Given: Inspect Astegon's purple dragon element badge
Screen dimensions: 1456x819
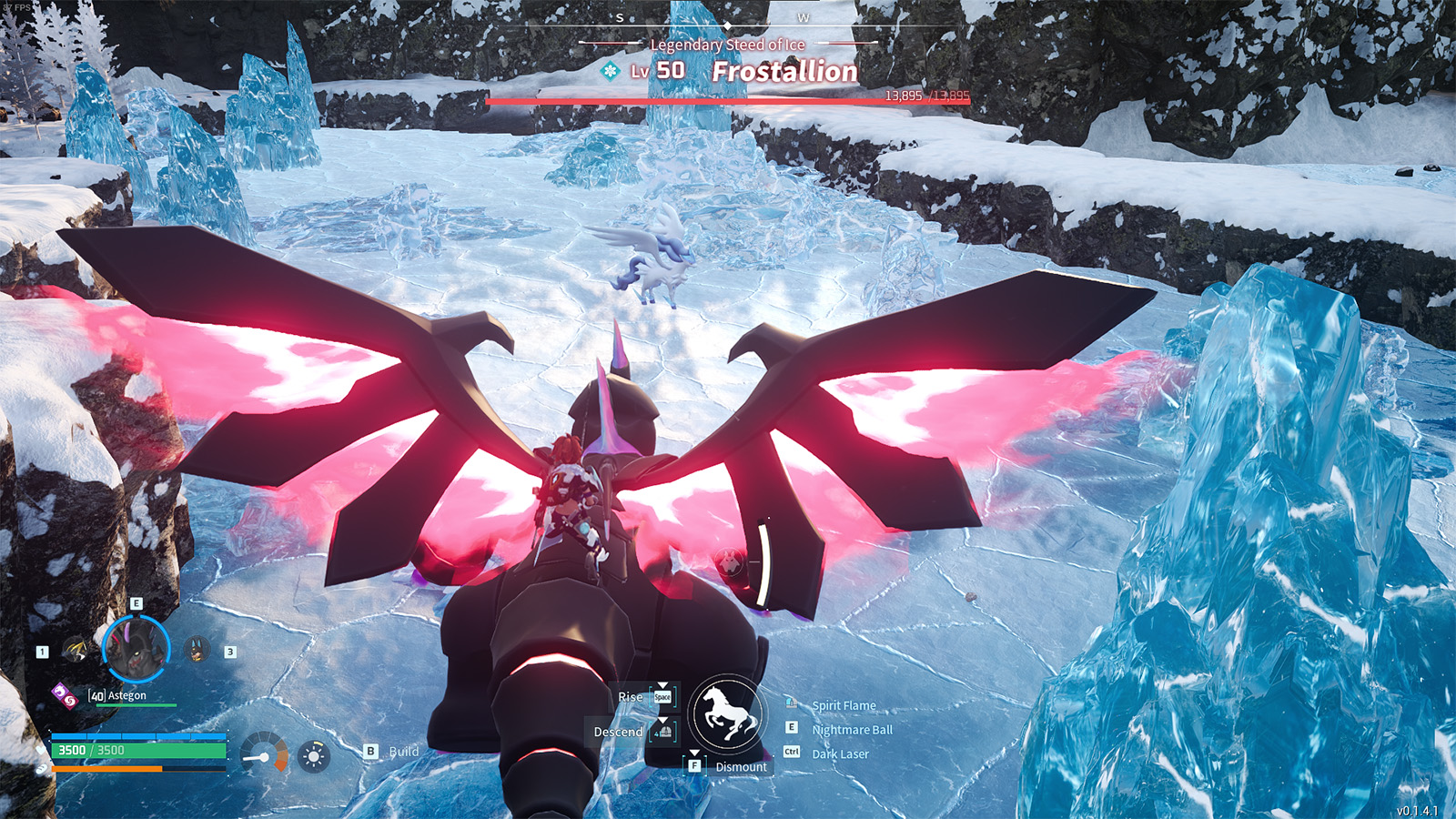Looking at the screenshot, I should 58,692.
